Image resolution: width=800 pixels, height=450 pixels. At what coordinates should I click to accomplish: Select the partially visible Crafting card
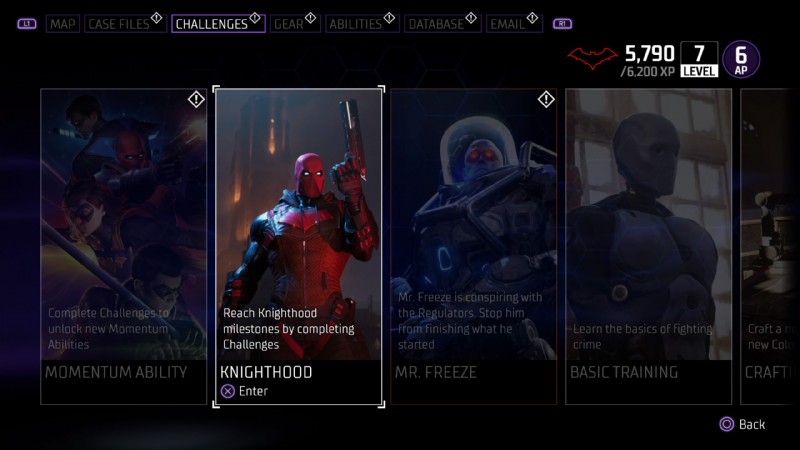(769, 246)
